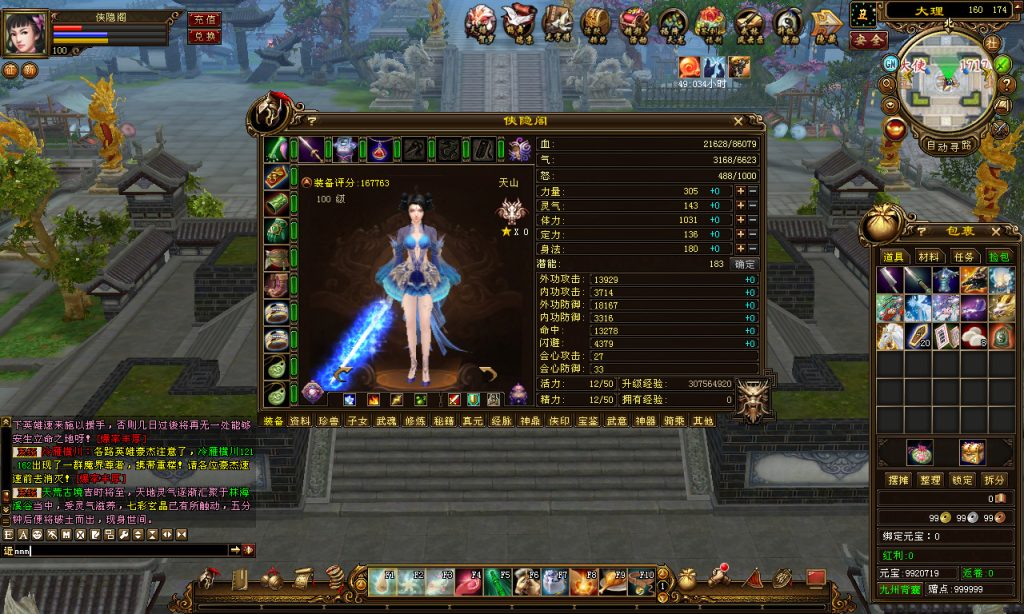Click the chat text input box
This screenshot has height=614, width=1024.
click(x=120, y=550)
